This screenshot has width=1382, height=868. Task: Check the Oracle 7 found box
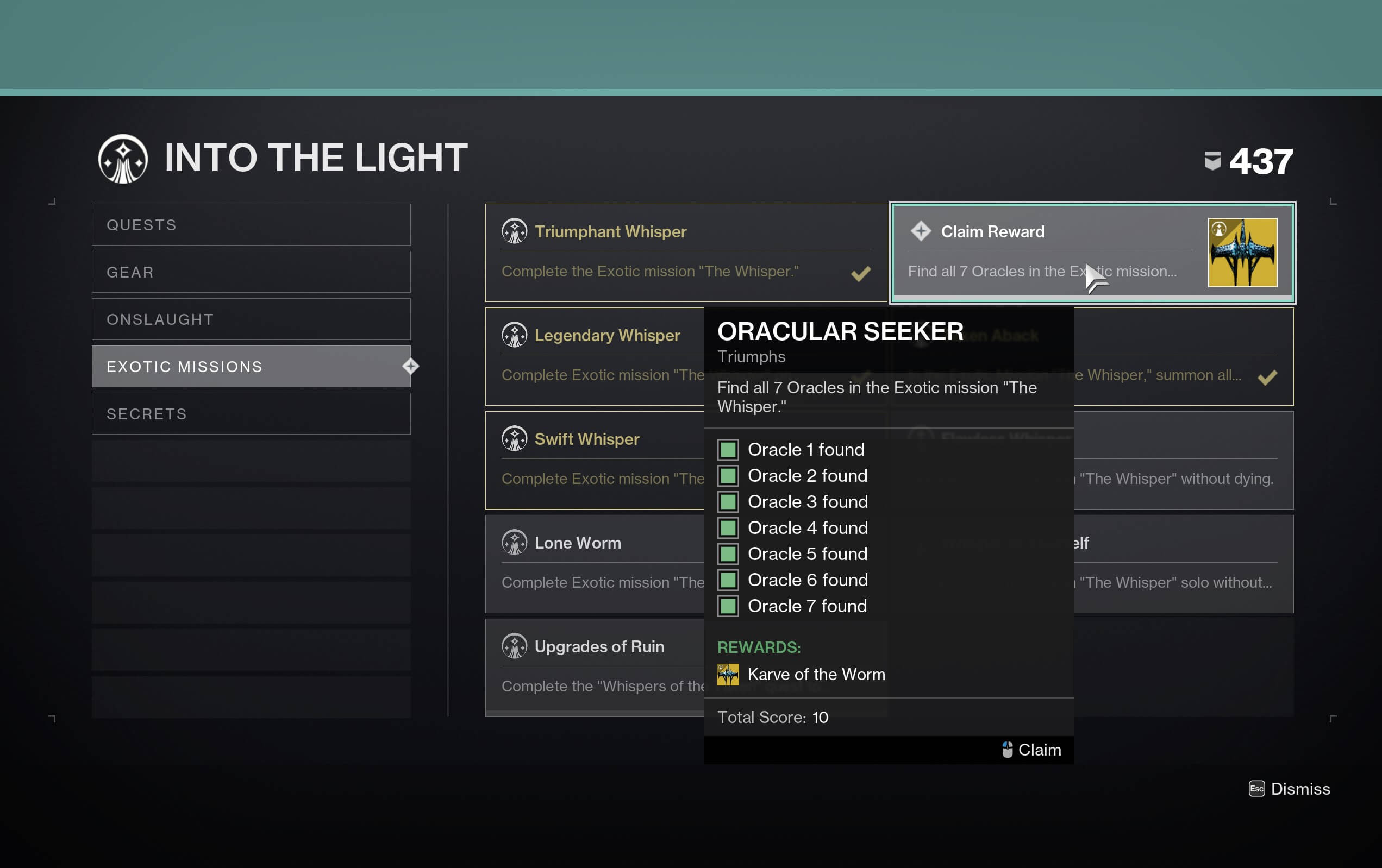pyautogui.click(x=728, y=606)
